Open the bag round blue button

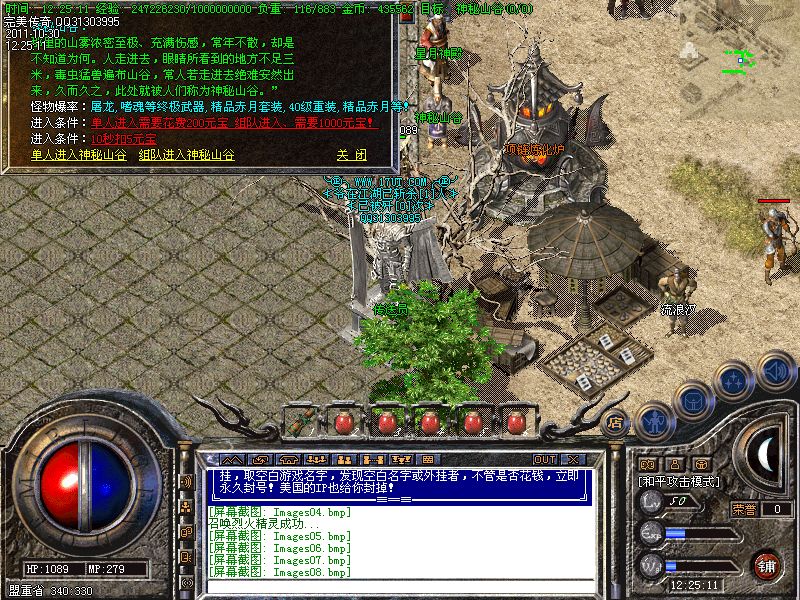point(692,400)
